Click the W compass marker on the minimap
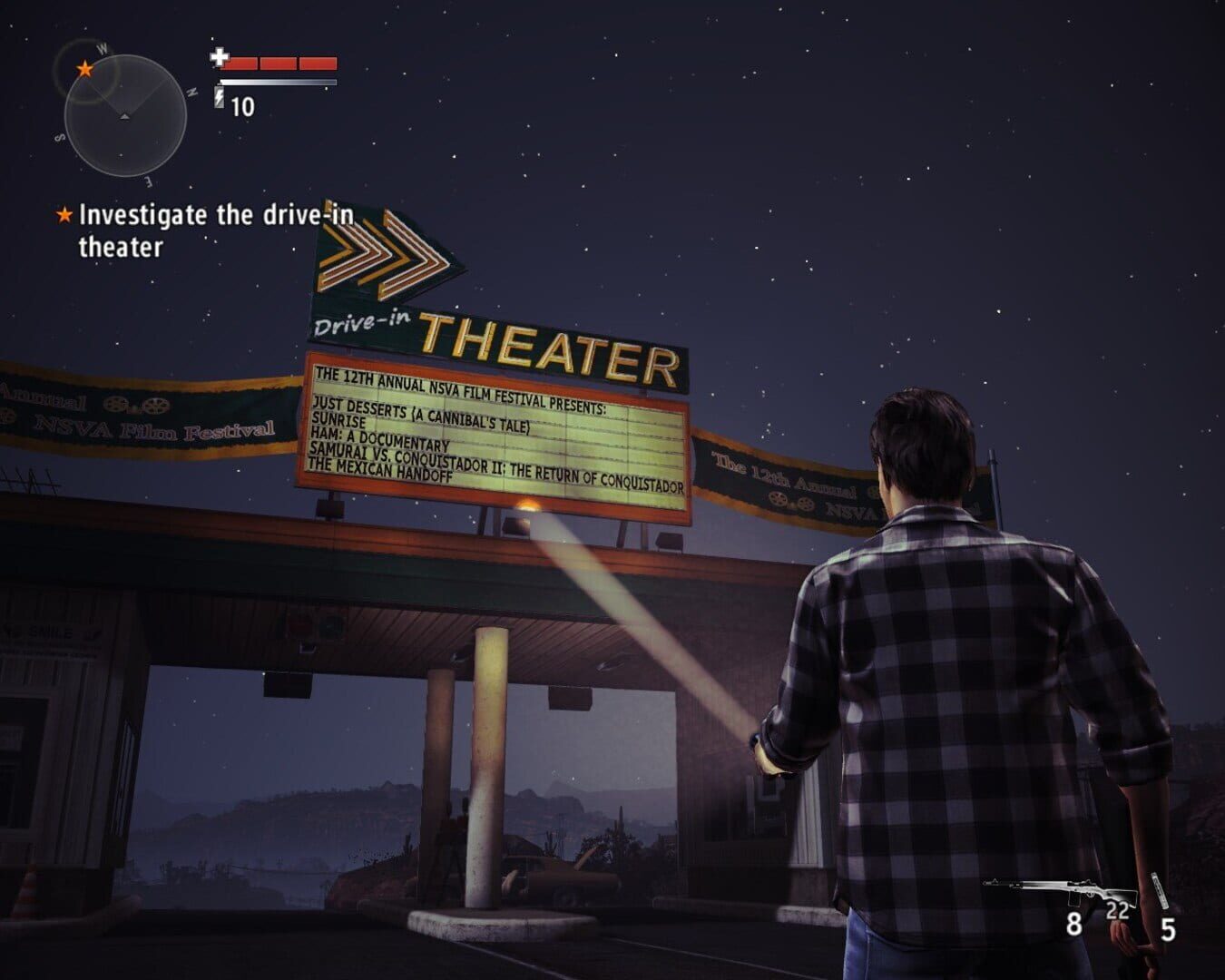The height and width of the screenshot is (980, 1225). pyautogui.click(x=102, y=46)
